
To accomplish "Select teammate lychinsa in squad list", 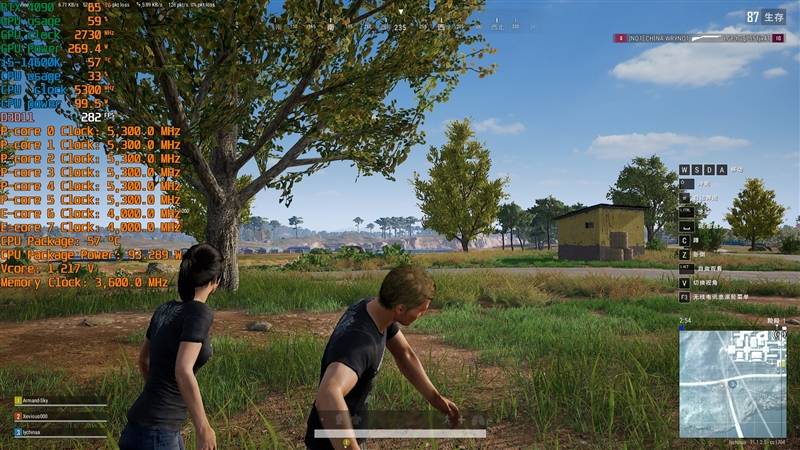I will (x=40, y=432).
